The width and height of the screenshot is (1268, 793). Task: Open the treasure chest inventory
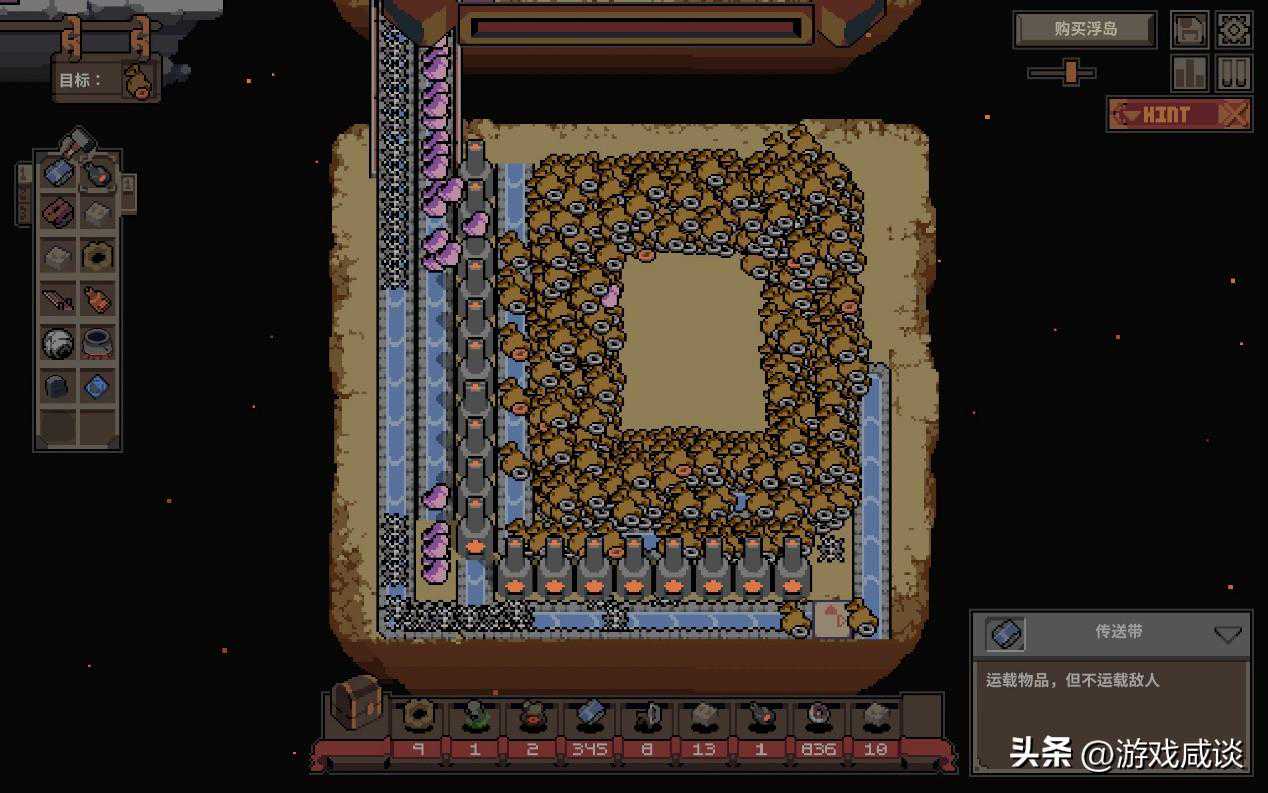click(357, 702)
